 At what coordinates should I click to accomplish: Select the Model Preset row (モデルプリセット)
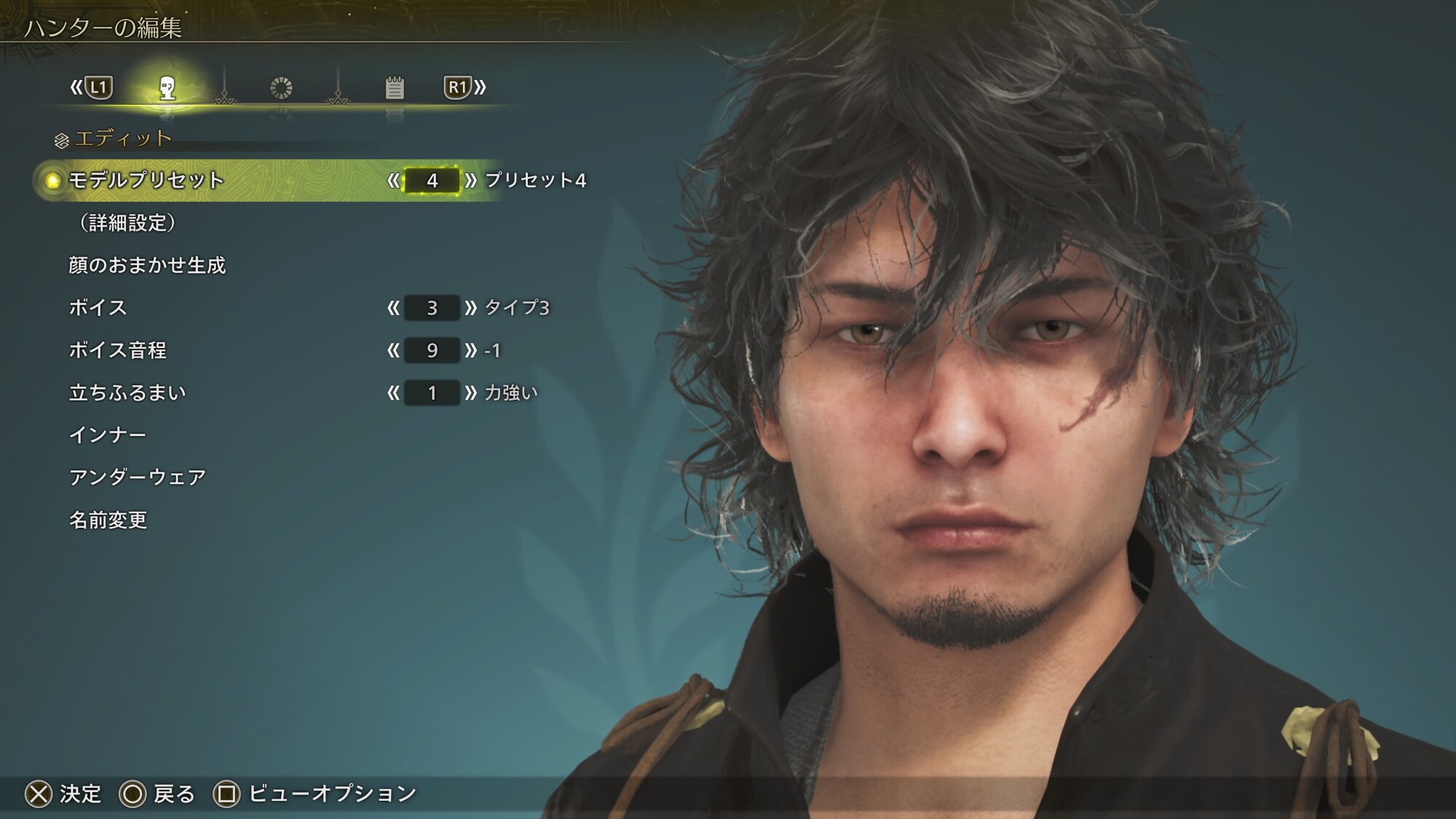click(x=146, y=180)
